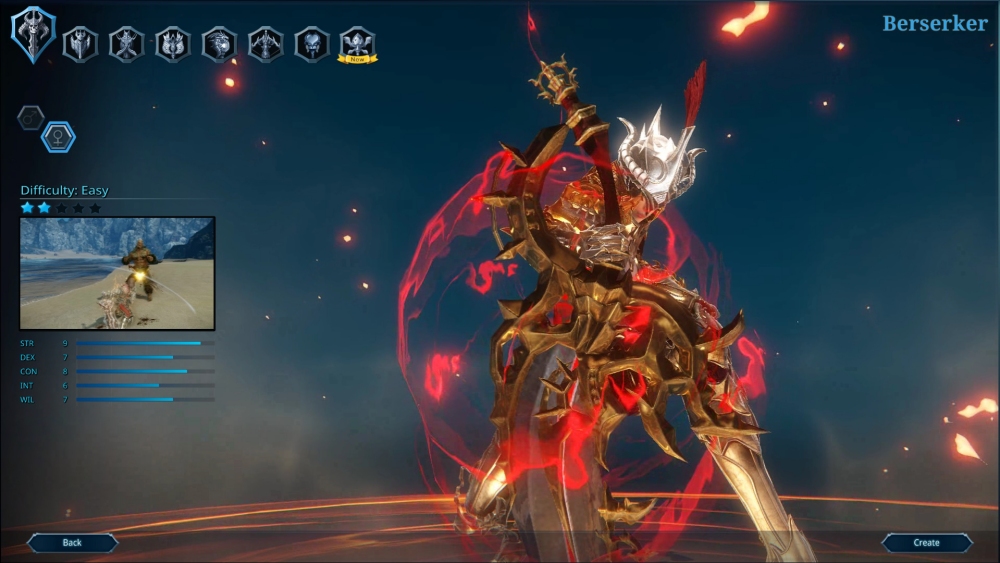Select the crossbow class icon

(x=265, y=44)
